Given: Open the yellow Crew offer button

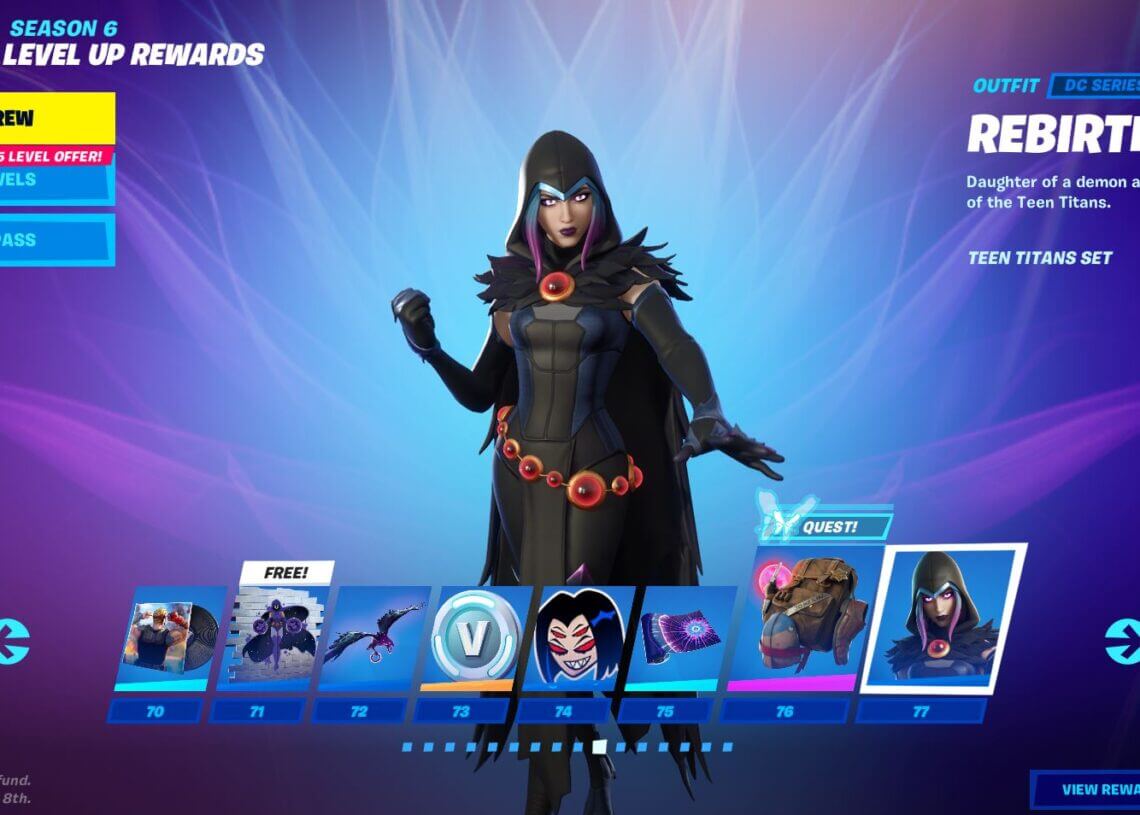Looking at the screenshot, I should point(55,119).
